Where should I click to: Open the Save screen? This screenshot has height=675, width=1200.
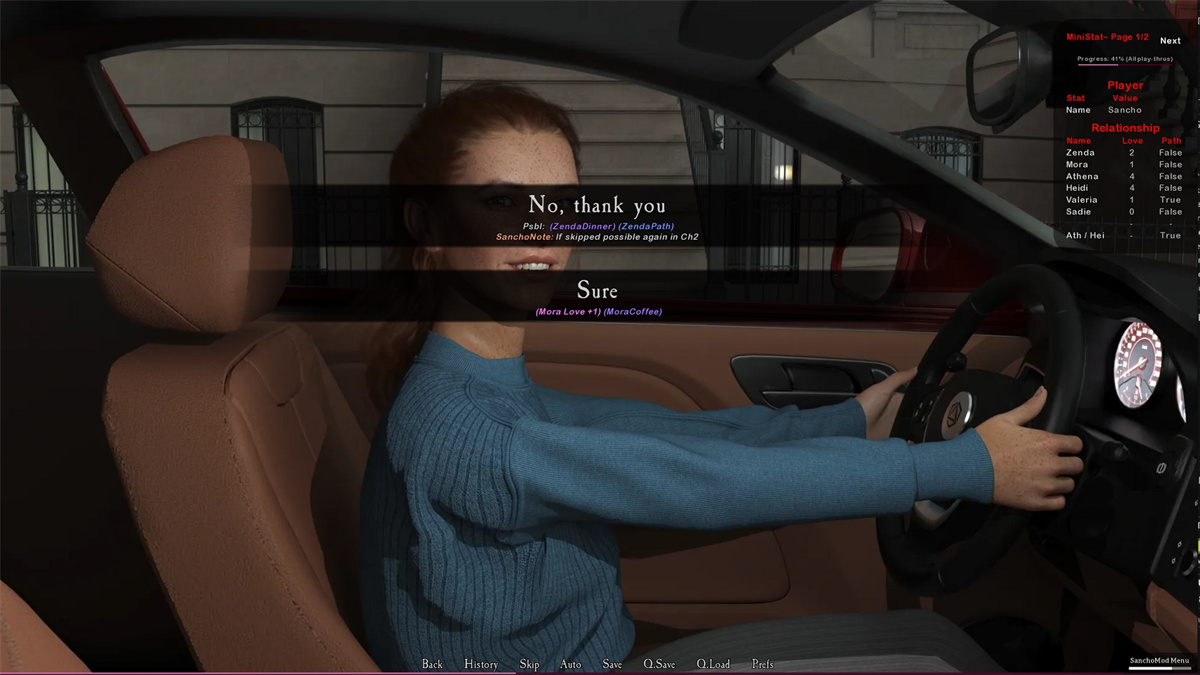612,664
